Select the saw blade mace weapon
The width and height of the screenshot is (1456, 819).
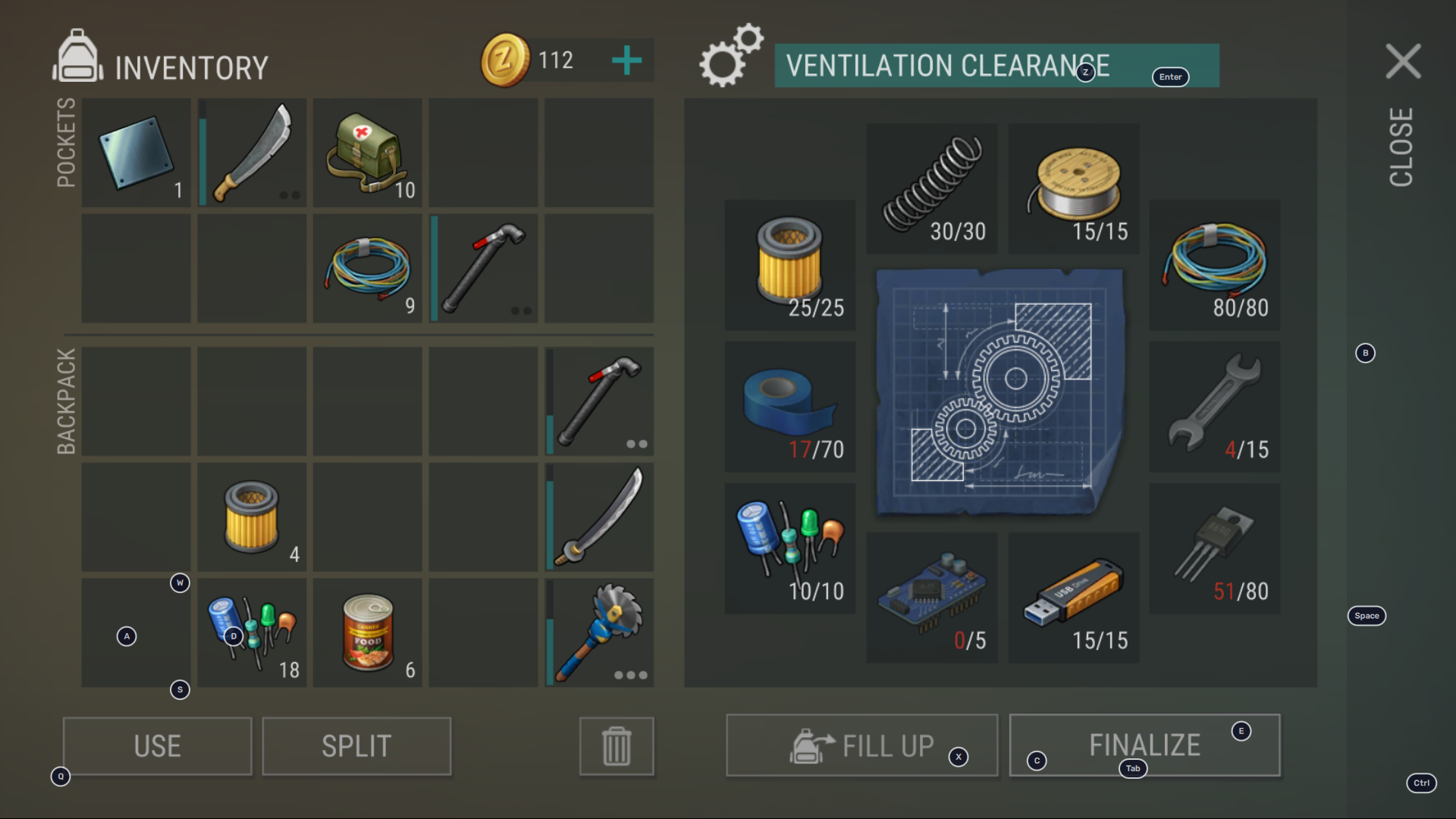[599, 633]
